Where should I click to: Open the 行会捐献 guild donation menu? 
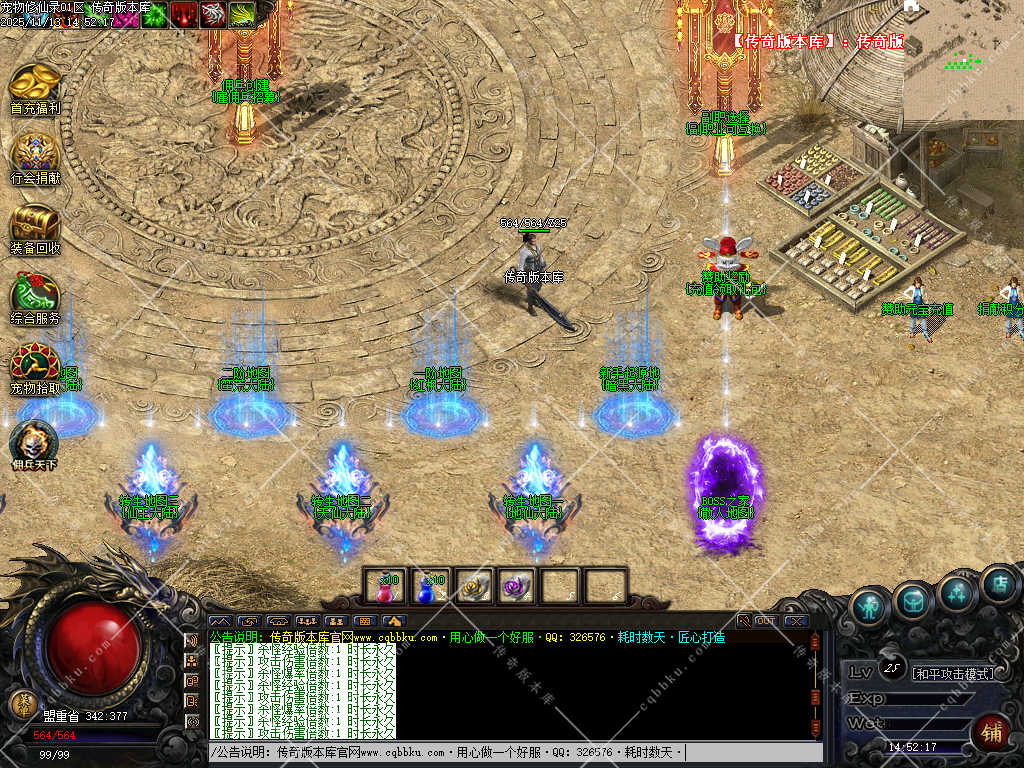tap(34, 157)
